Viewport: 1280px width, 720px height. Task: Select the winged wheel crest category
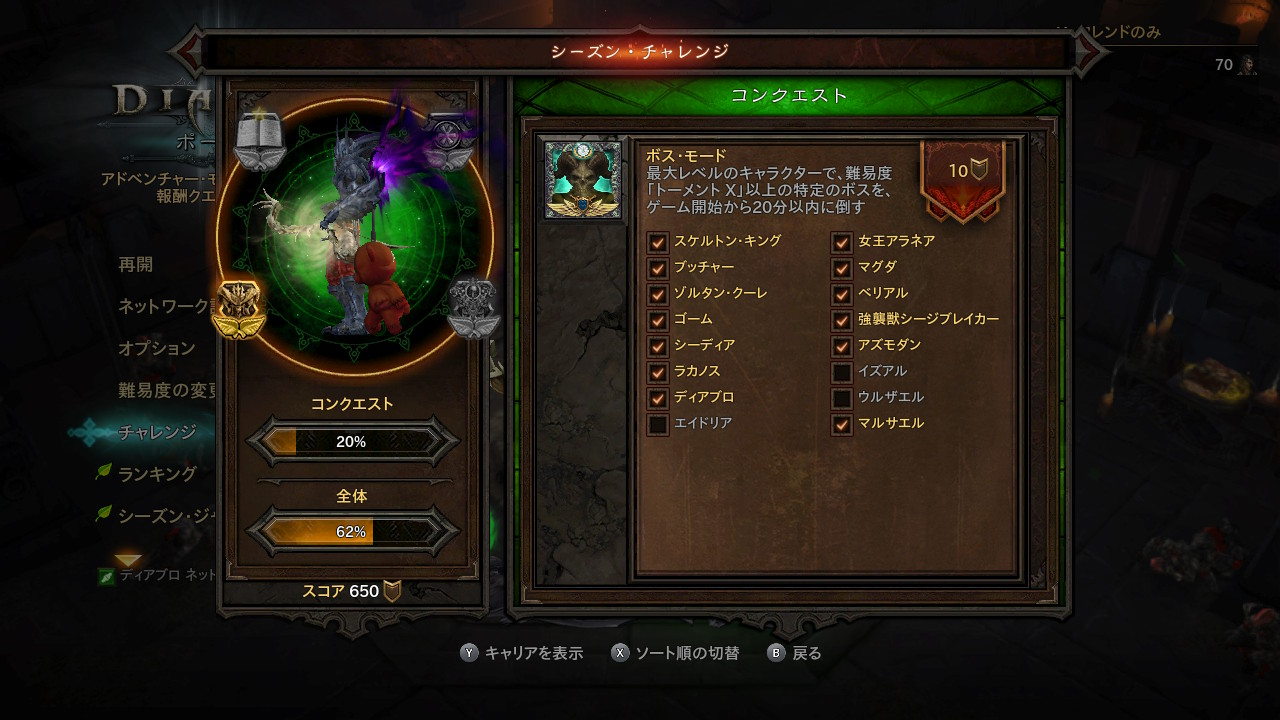(448, 138)
